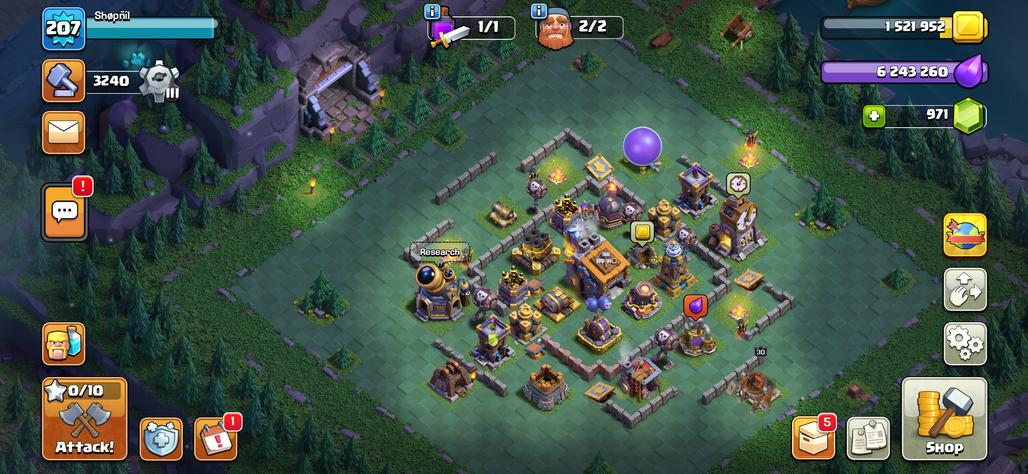Open the settings gears menu
1028x474 pixels.
coord(964,343)
